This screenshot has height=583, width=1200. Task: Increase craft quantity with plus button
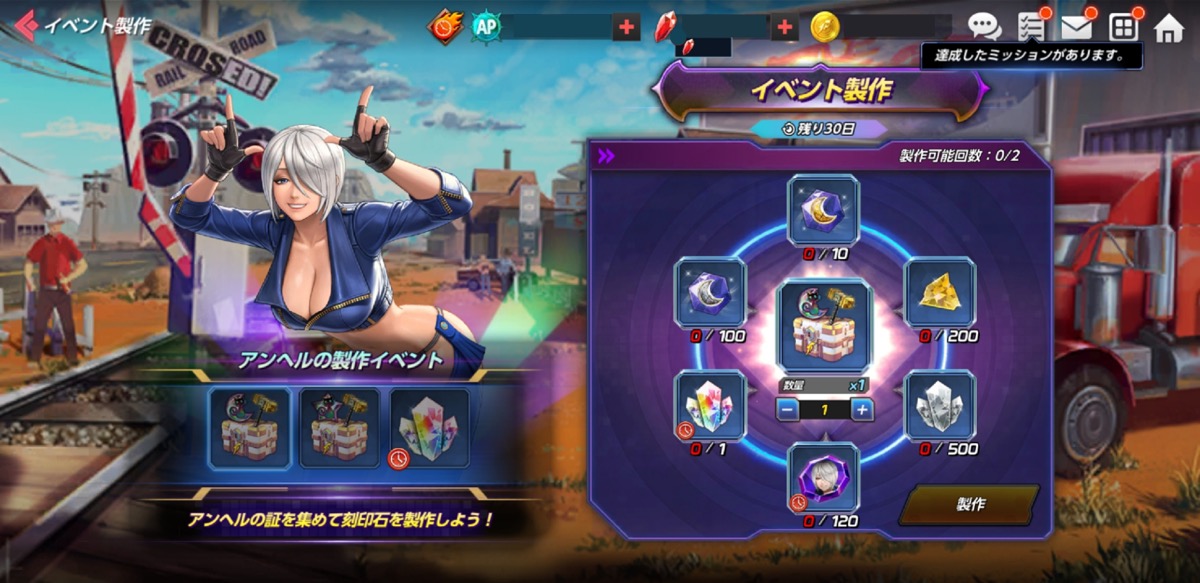point(862,409)
